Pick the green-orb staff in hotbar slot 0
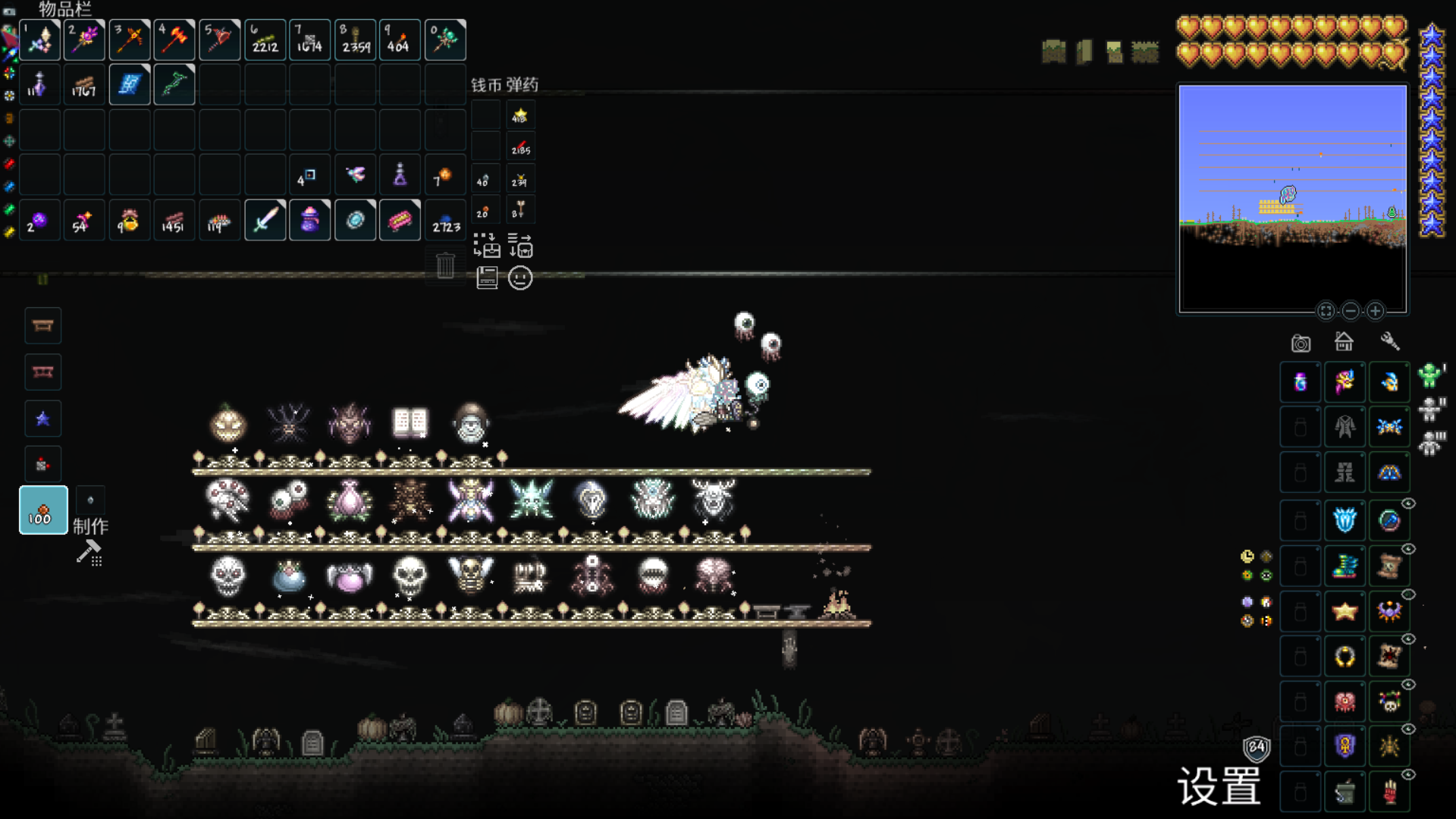This screenshot has height=819, width=1456. coord(445,39)
